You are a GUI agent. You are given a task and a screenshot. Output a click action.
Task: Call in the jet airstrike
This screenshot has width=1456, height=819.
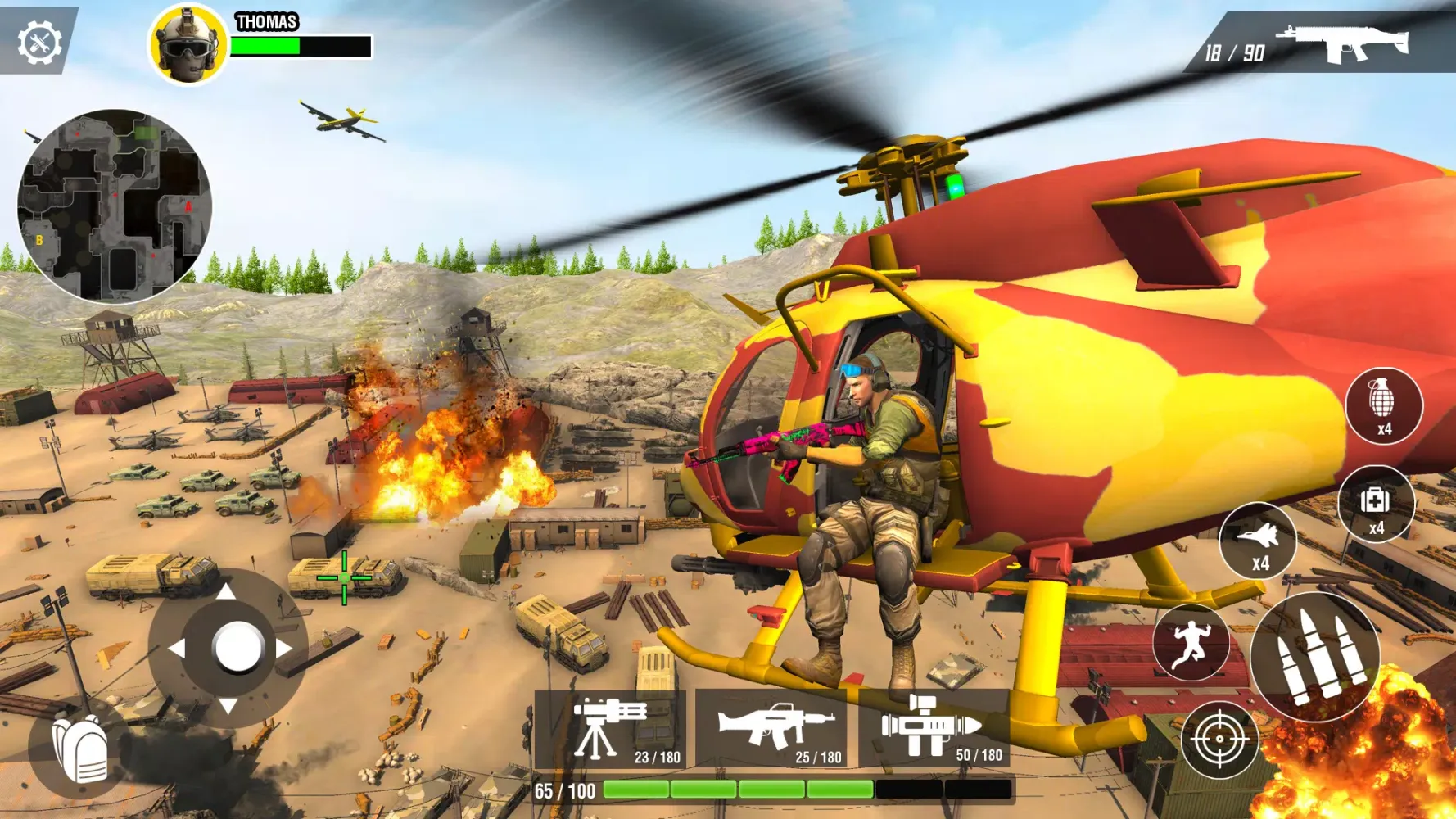1258,541
